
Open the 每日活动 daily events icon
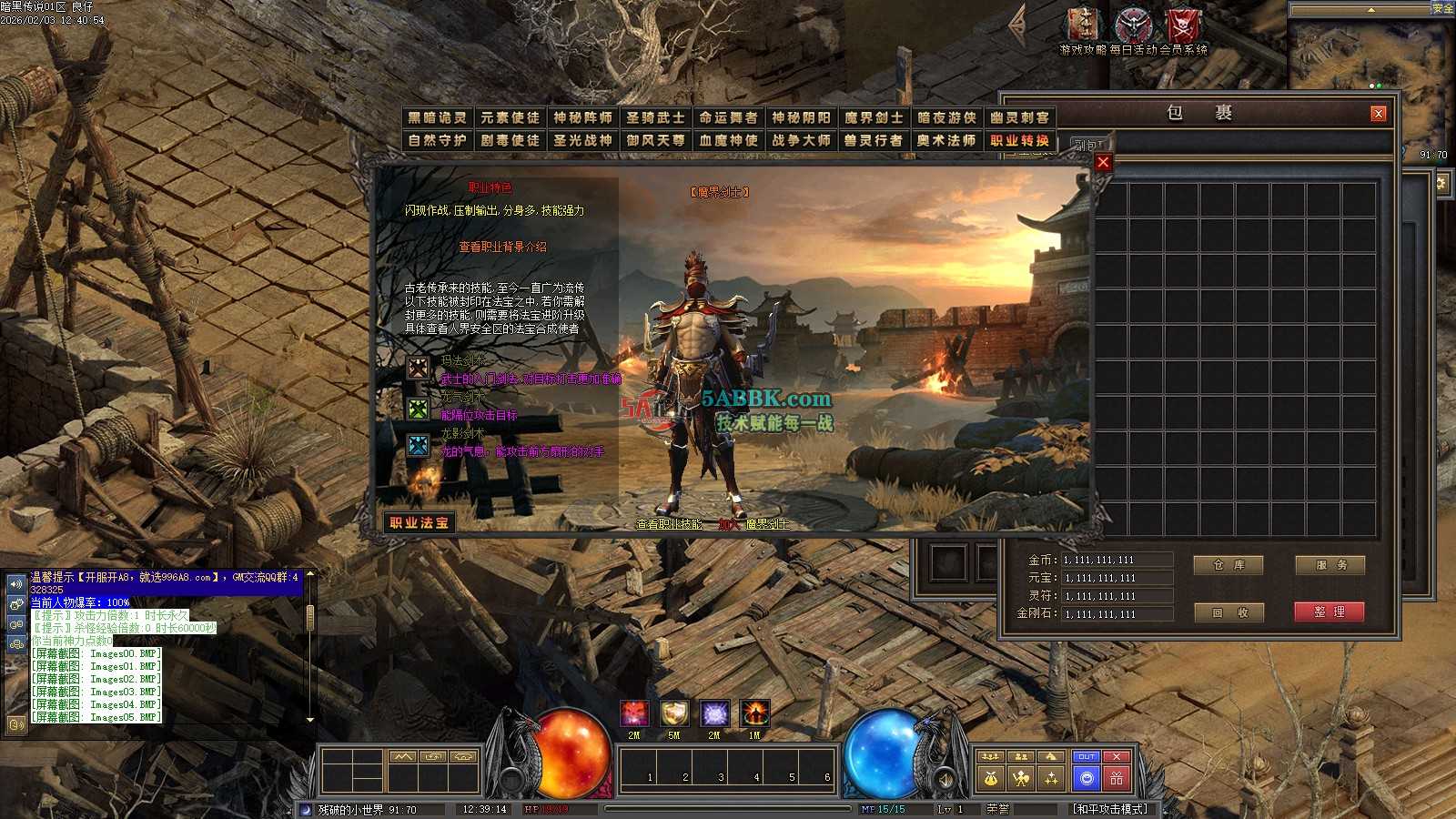(x=1133, y=25)
